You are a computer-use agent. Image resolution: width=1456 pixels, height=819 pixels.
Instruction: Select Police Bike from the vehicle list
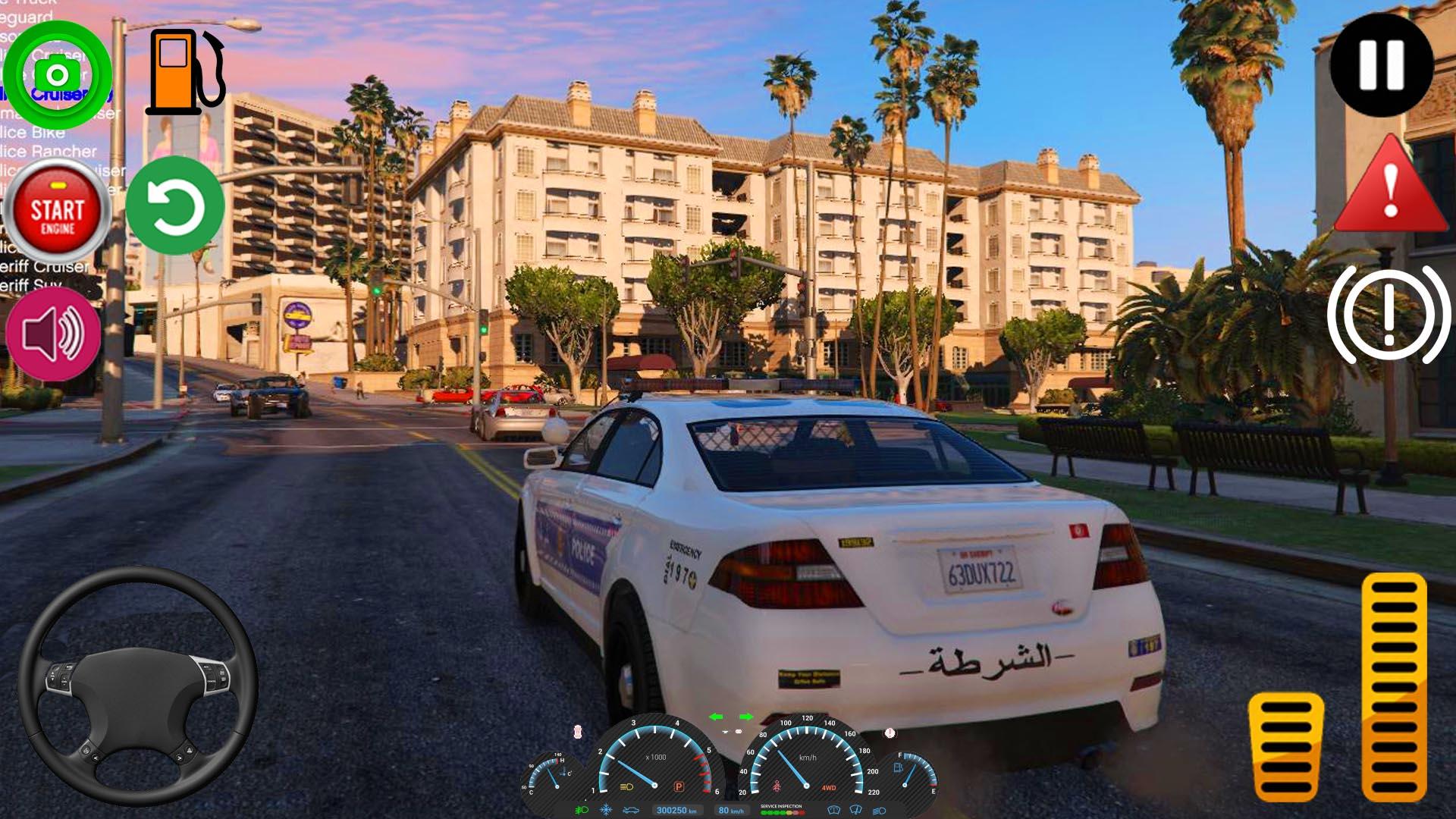click(34, 133)
